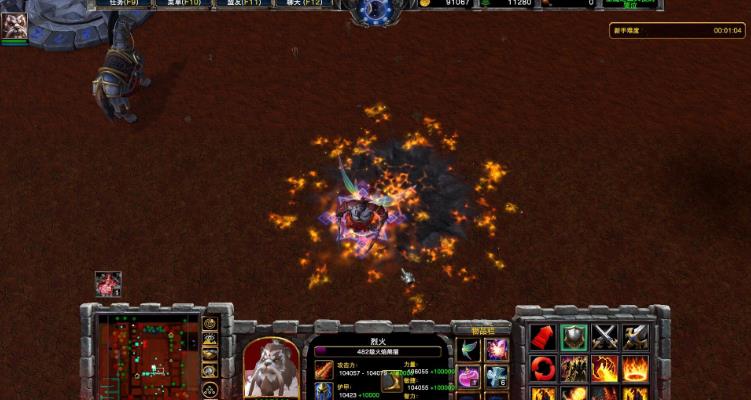Viewport: 751px width, 400px height.
Task: Select the green wing item slot
Action: click(469, 349)
